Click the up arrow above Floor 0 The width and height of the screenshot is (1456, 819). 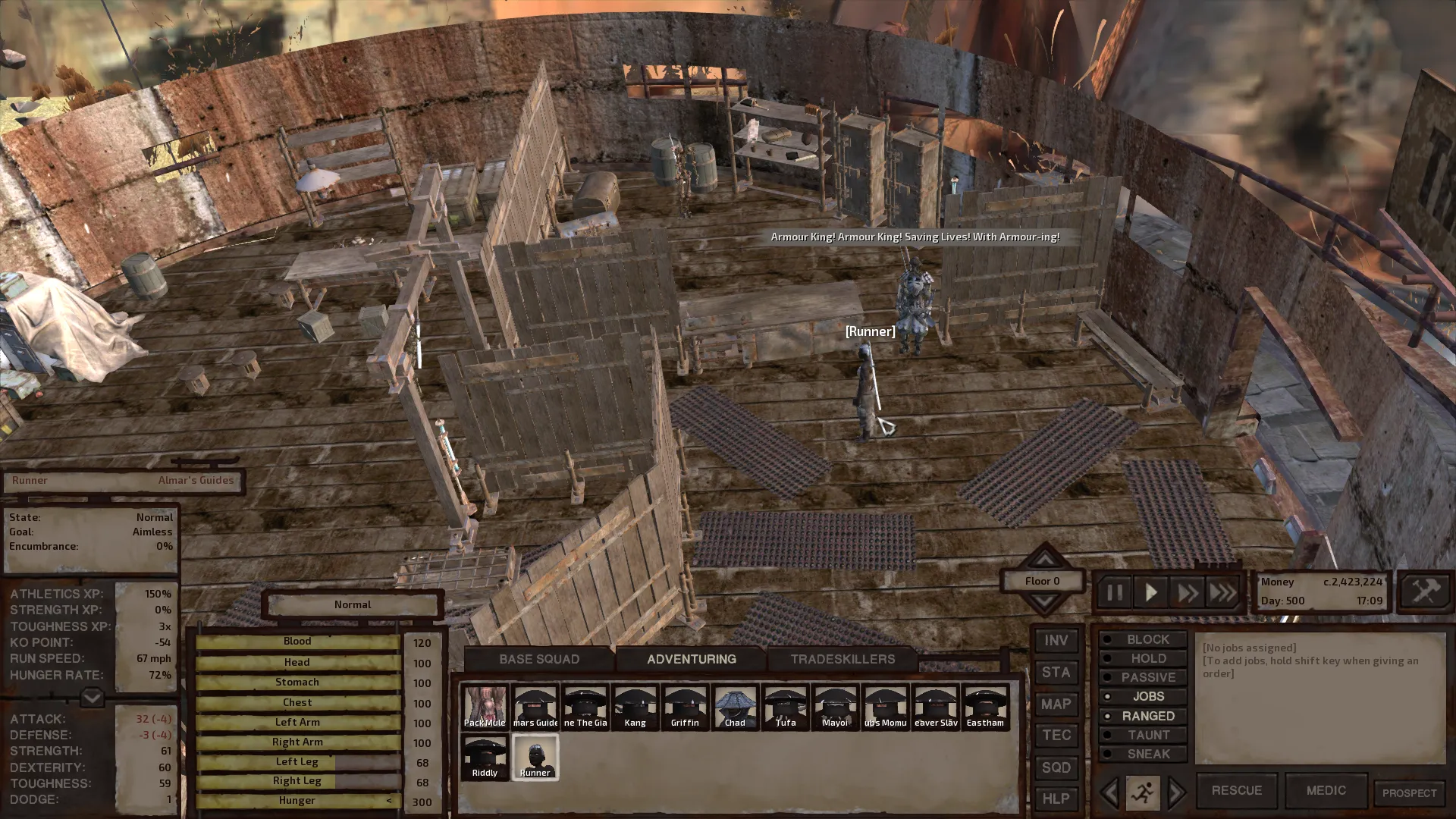click(x=1044, y=559)
